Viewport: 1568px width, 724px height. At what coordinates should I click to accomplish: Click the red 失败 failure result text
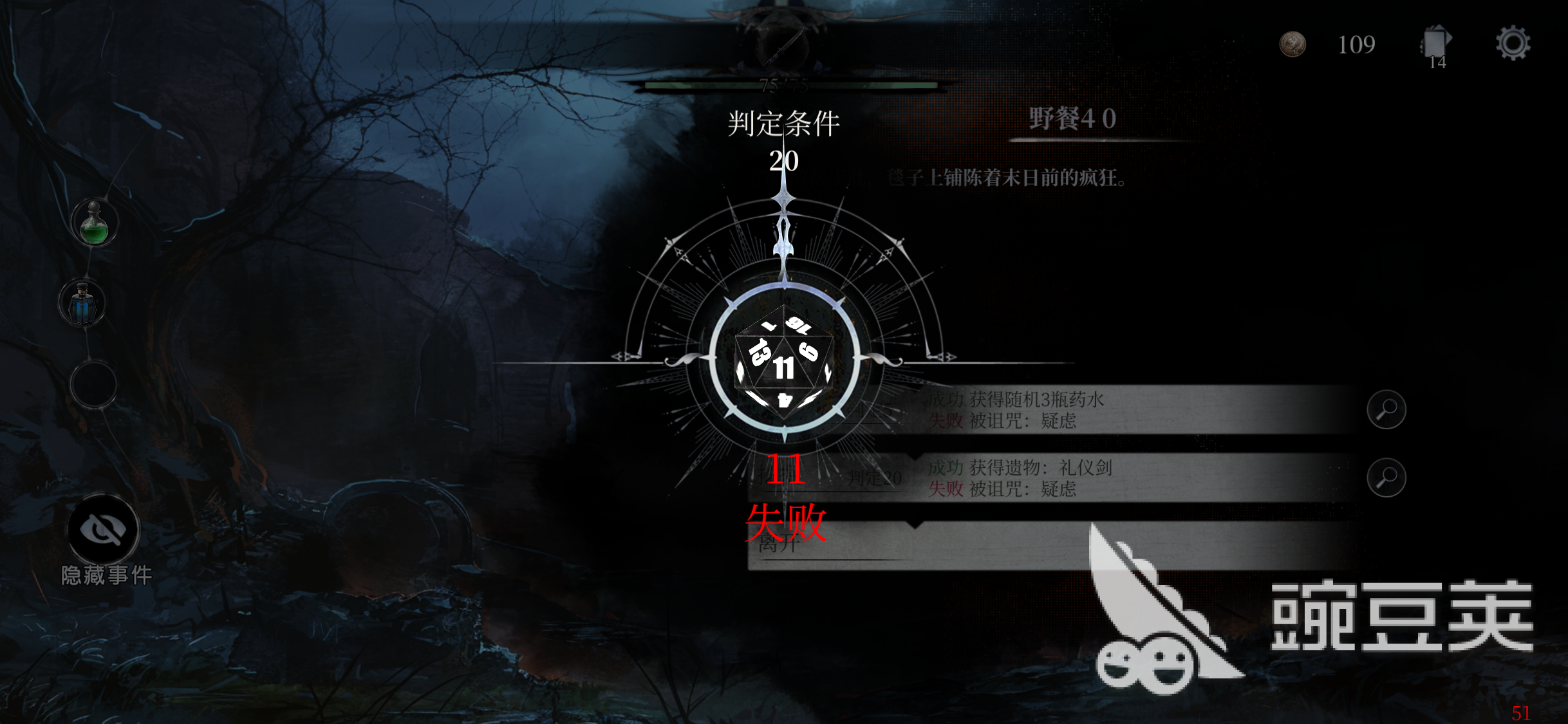[x=786, y=523]
